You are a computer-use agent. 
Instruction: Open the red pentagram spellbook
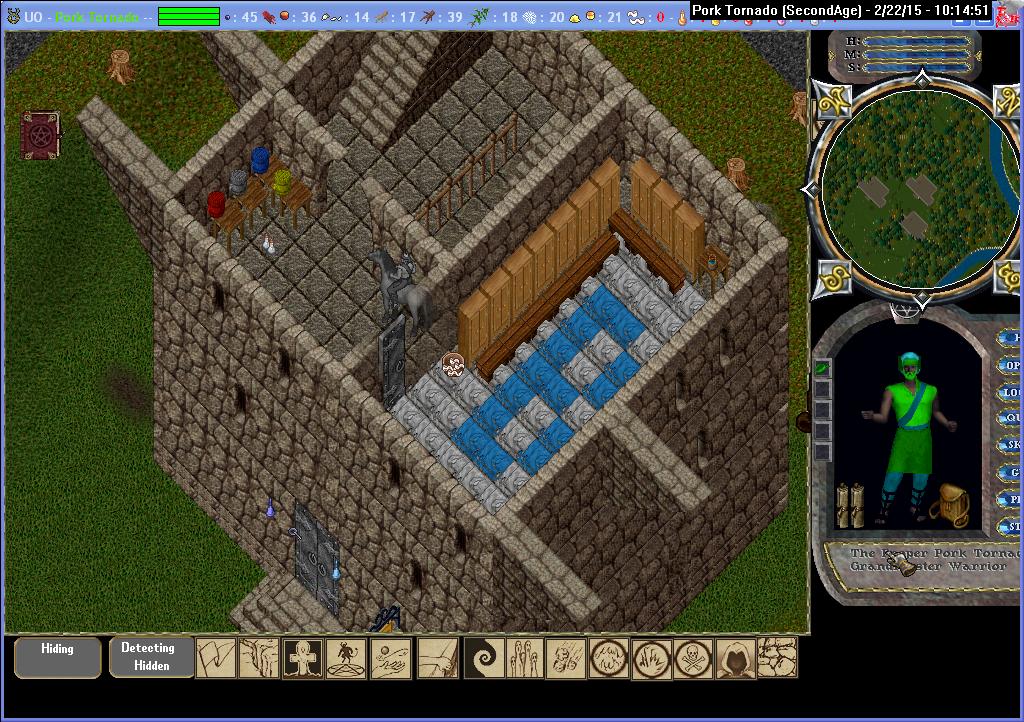(41, 135)
